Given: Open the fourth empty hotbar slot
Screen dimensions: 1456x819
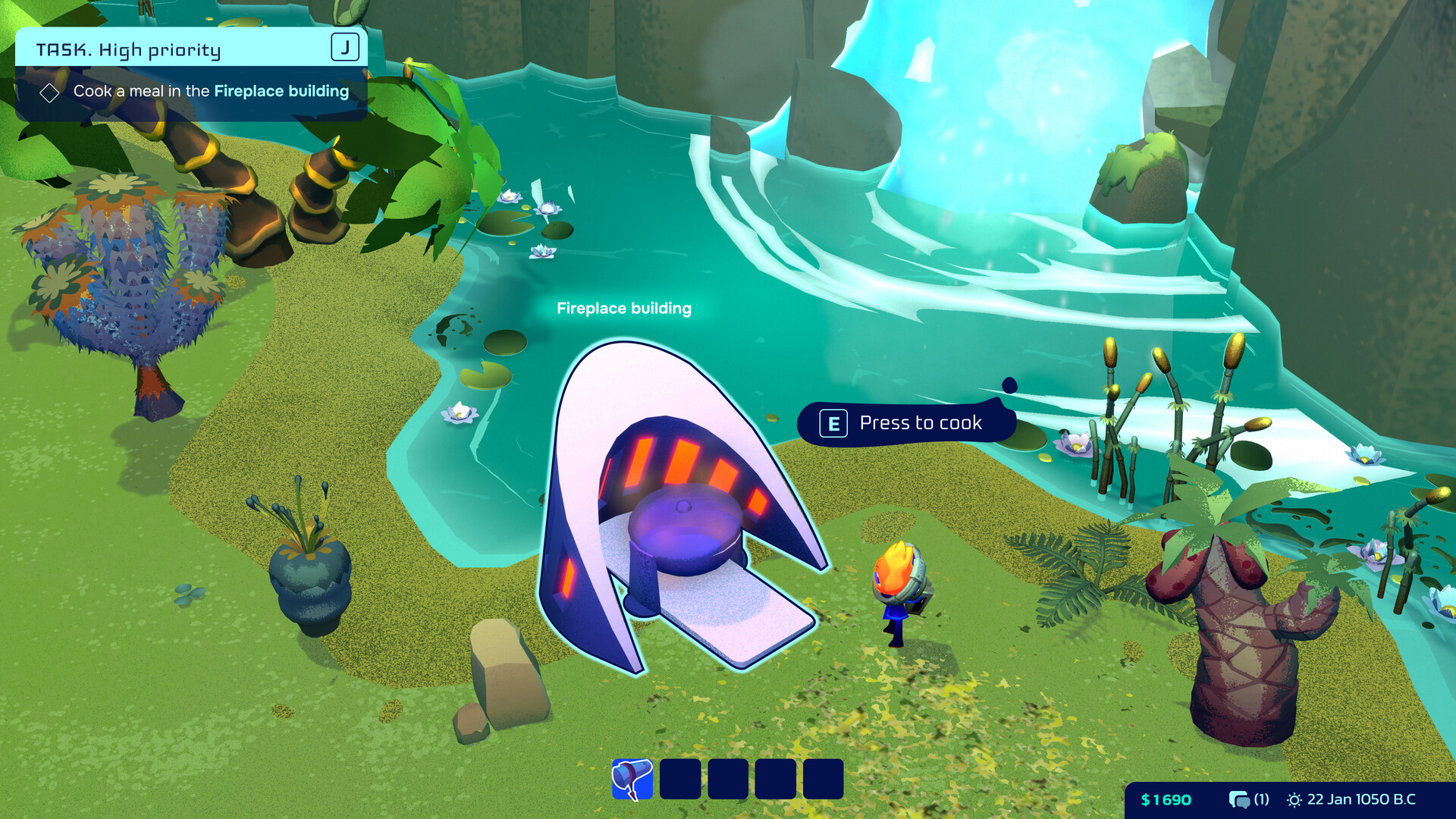Looking at the screenshot, I should point(775,778).
